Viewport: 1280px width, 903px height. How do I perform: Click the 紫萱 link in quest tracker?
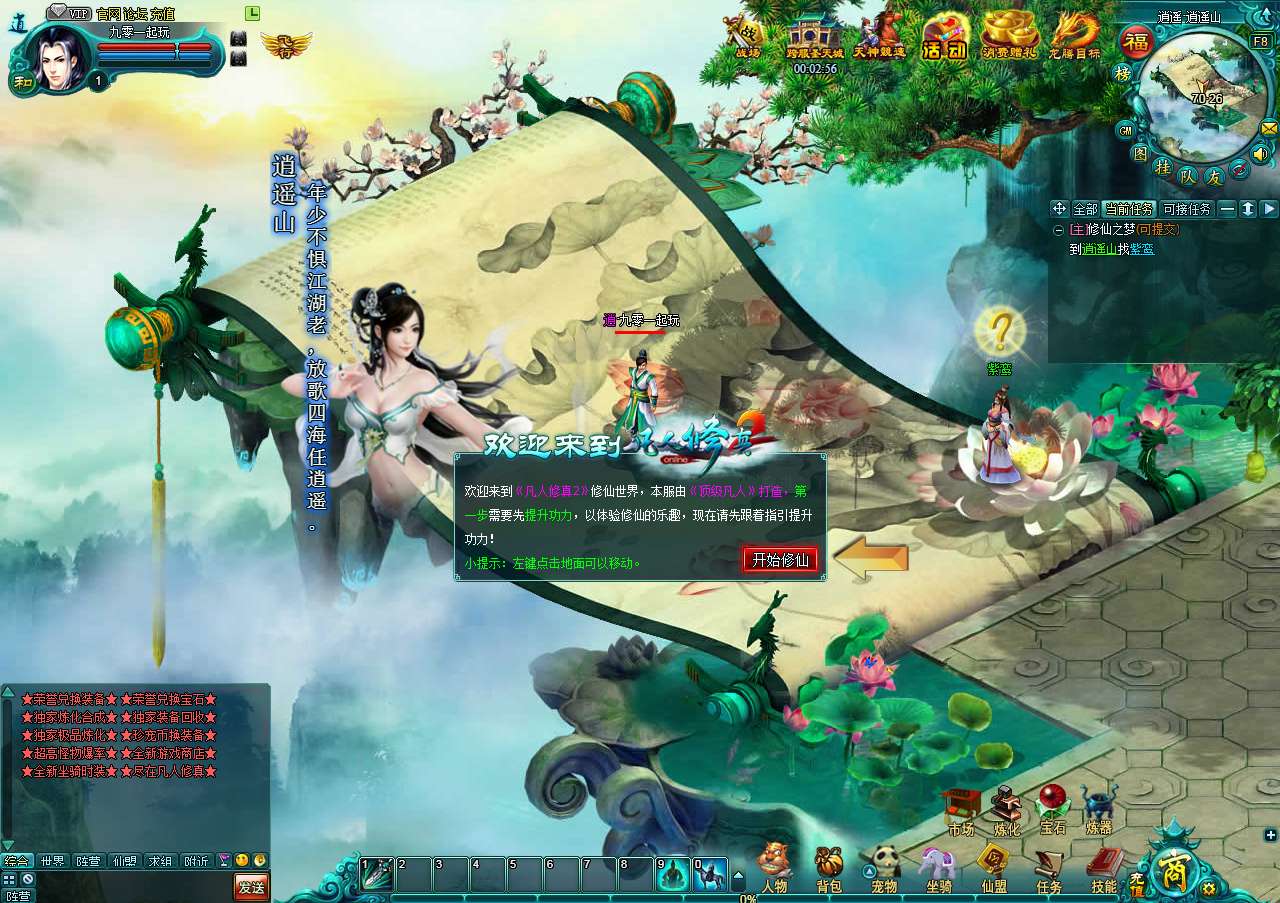[x=1141, y=249]
